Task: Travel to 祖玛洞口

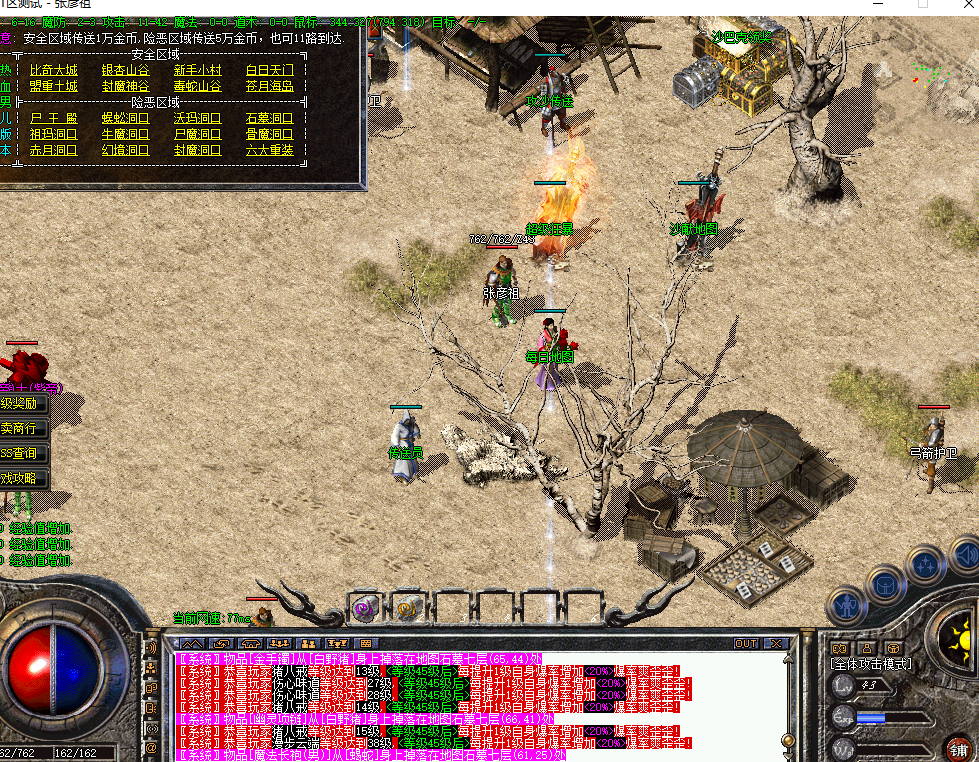Action: [53, 134]
